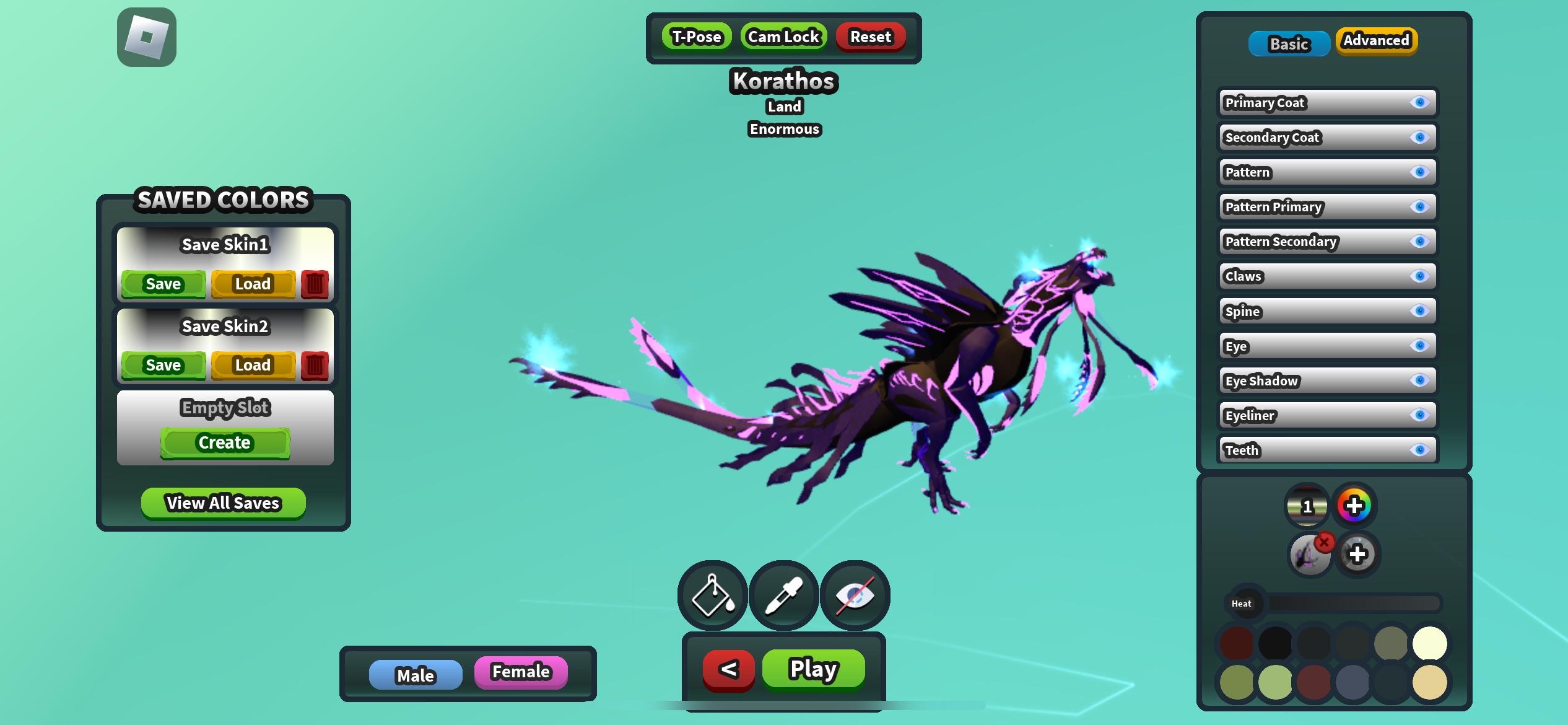
Task: Switch to the Advanced tab
Action: tap(1376, 41)
